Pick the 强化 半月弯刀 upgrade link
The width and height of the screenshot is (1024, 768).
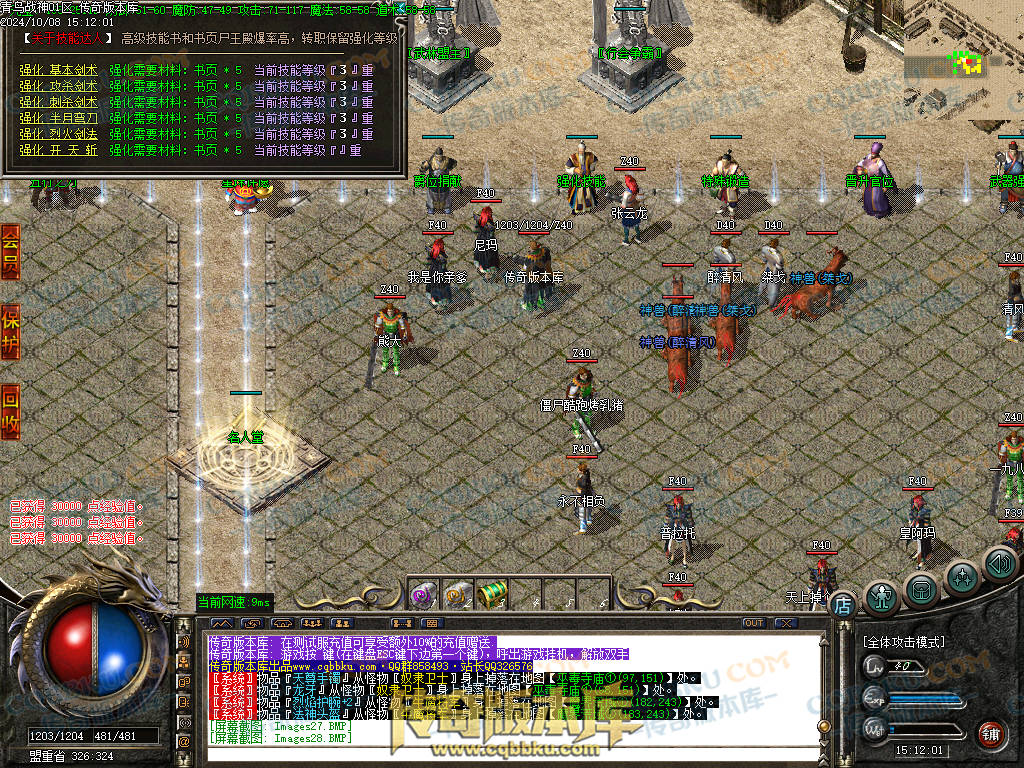pos(59,118)
